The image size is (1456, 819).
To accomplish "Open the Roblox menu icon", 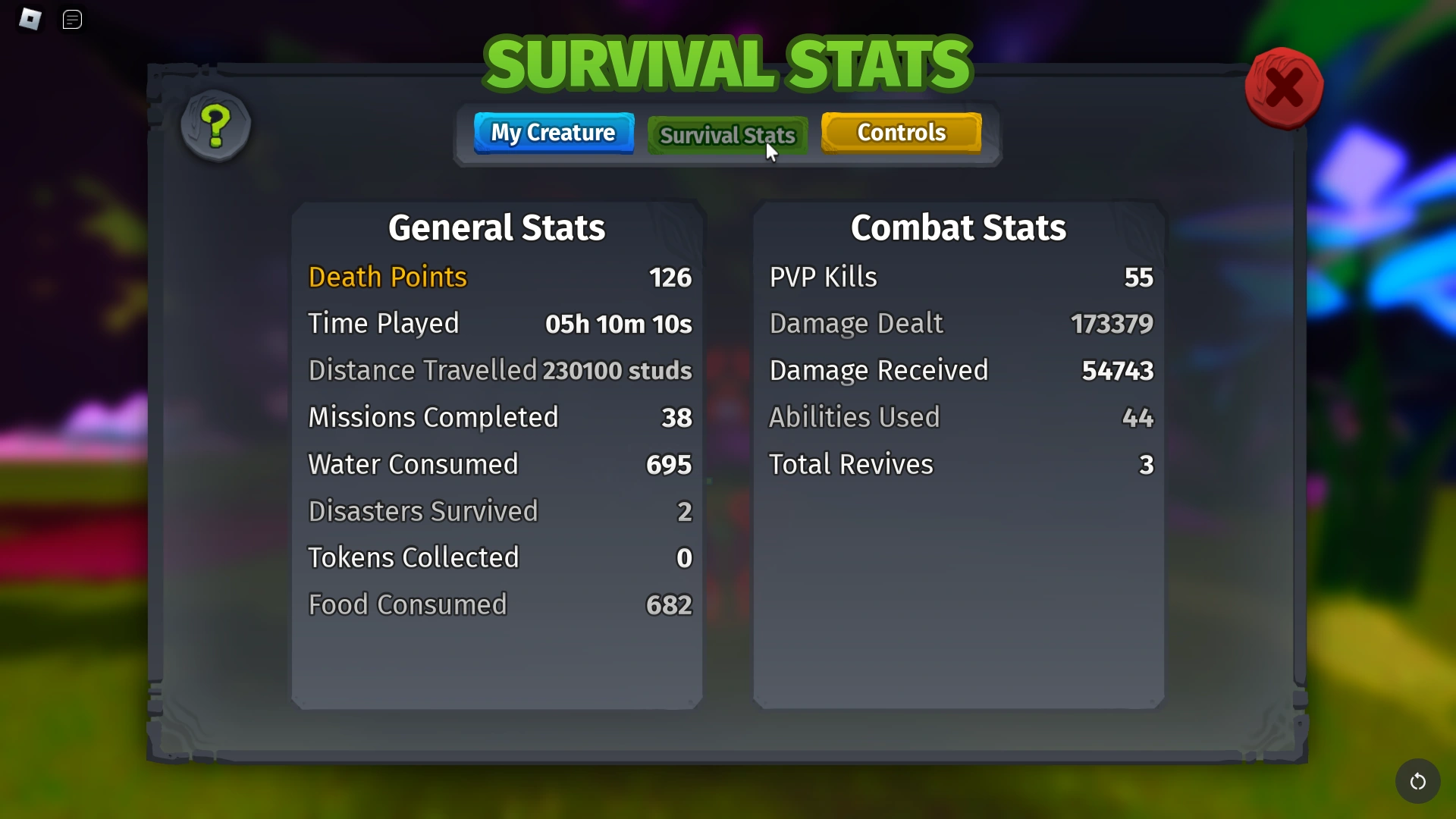I will pyautogui.click(x=30, y=20).
